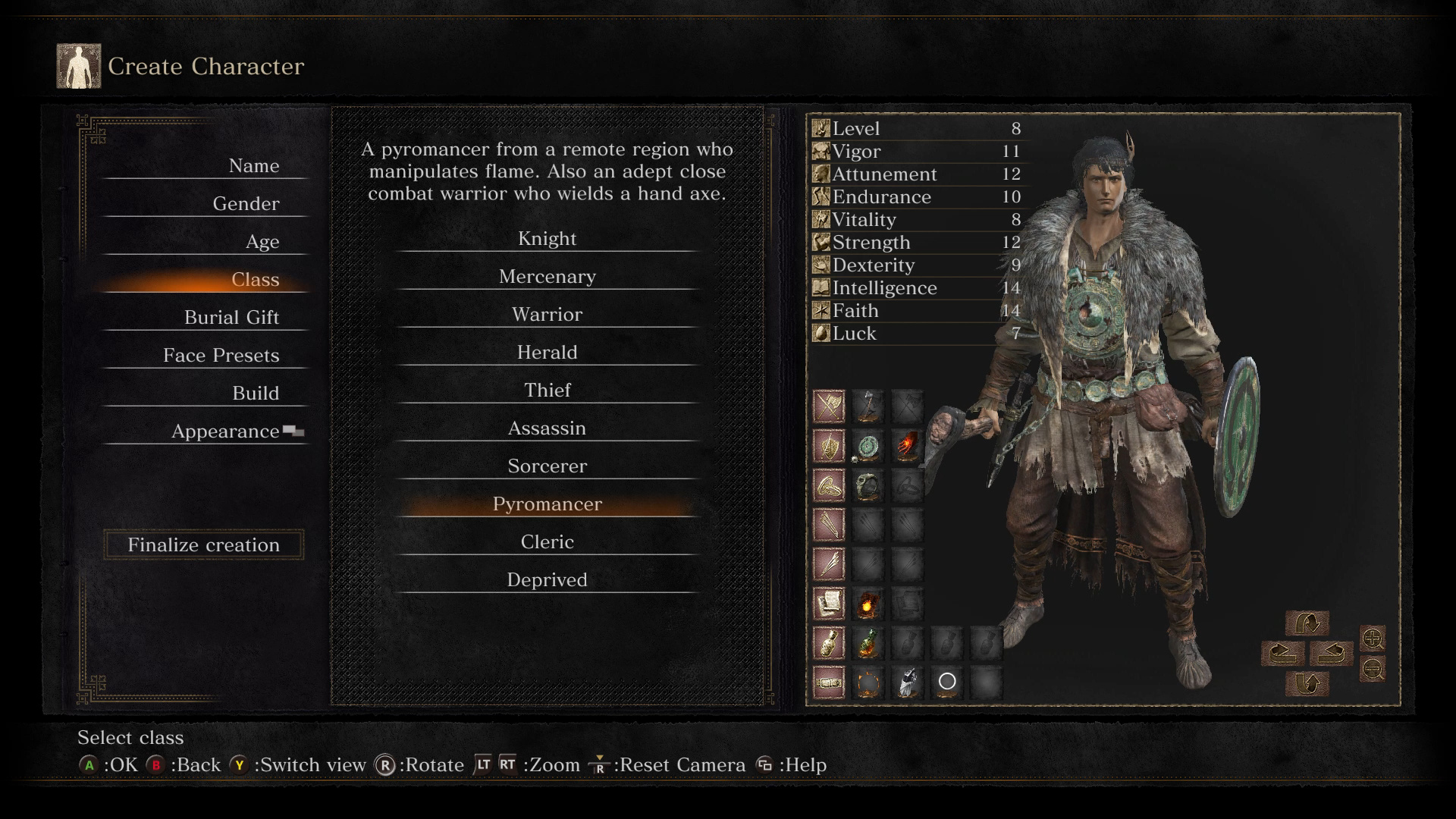Image resolution: width=1456 pixels, height=819 pixels.
Task: Choose the Sorcerer class
Action: 547,466
